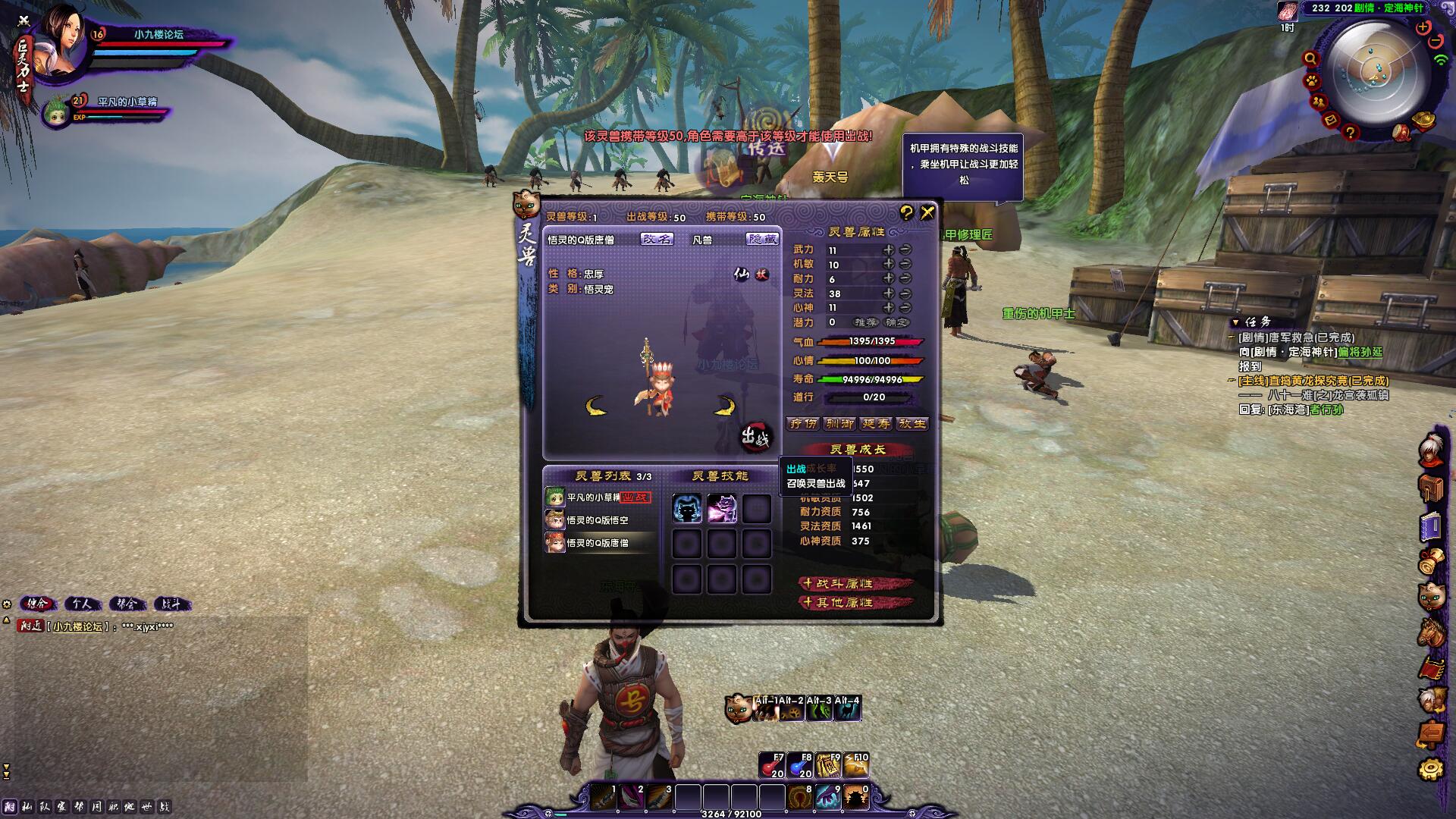Expand the 战斗属性 combat attributes section
This screenshot has width=1456, height=819.
(x=855, y=584)
